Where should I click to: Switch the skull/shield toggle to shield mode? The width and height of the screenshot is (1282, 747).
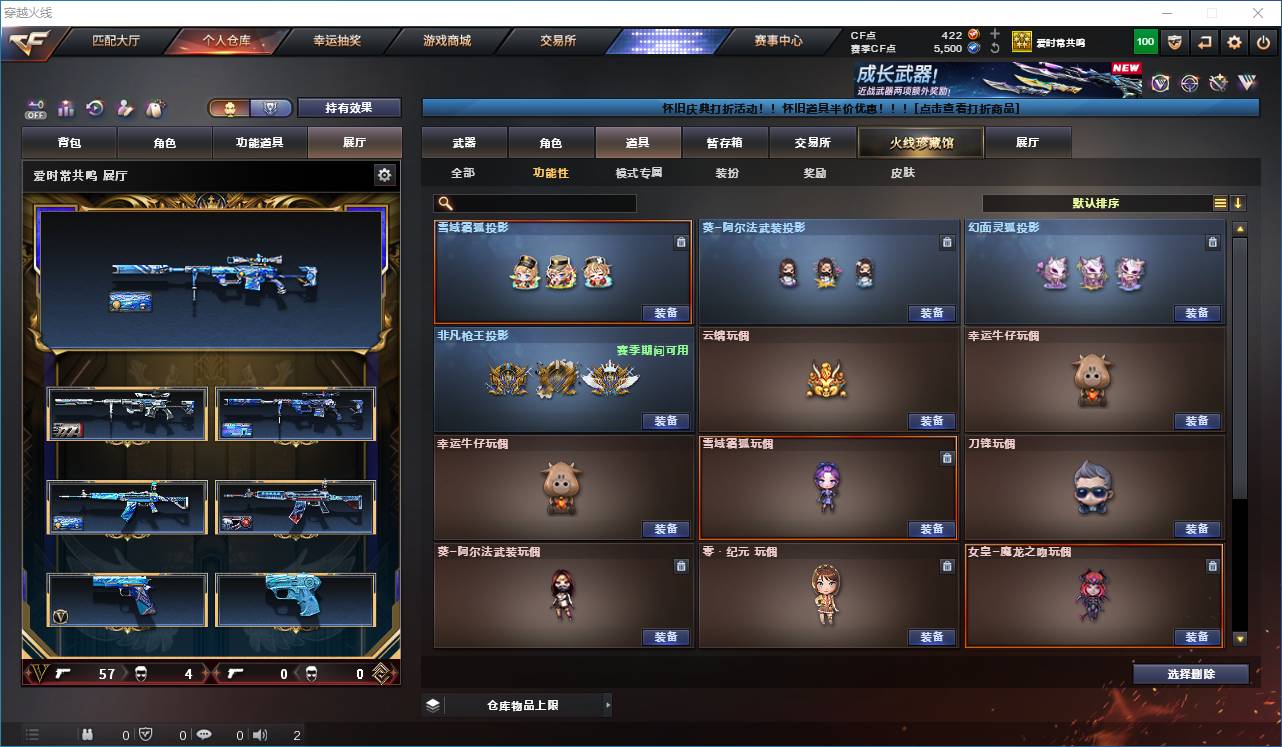tap(270, 107)
